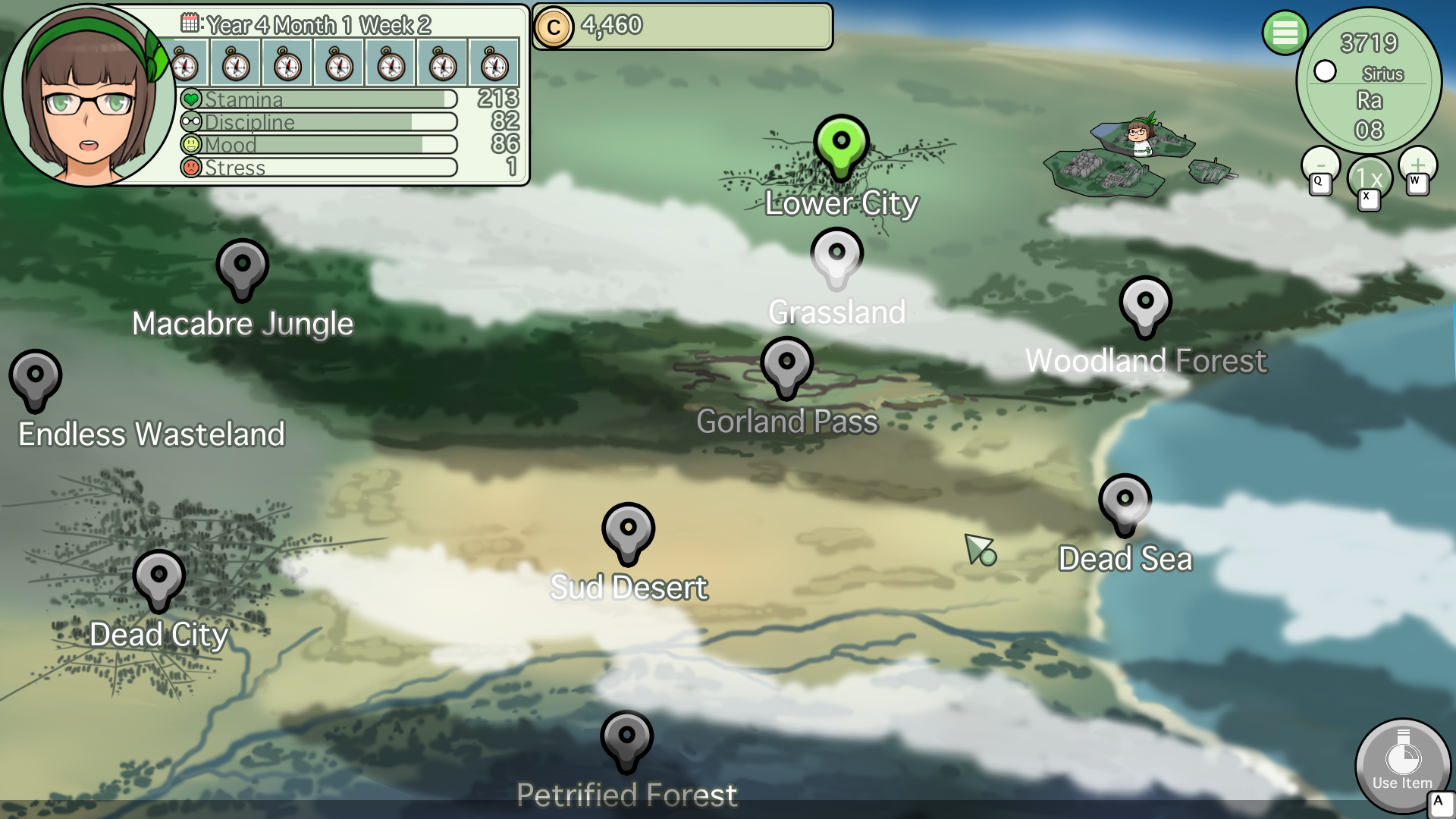The image size is (1456, 819).
Task: Select the Dead Sea location pin
Action: click(x=1125, y=500)
